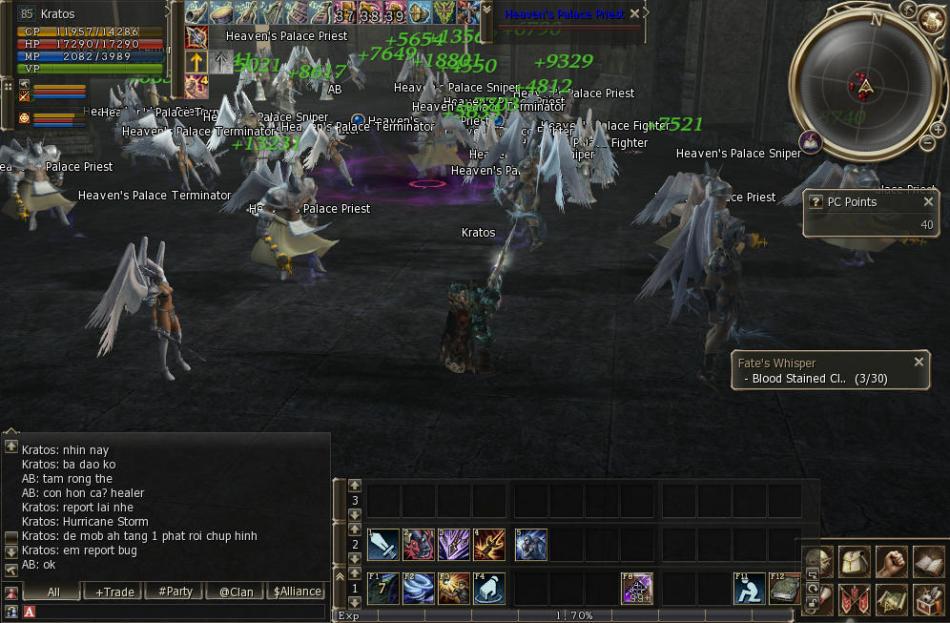950x623 pixels.
Task: Use the sword skill on shortcut bar 2
Action: 383,545
